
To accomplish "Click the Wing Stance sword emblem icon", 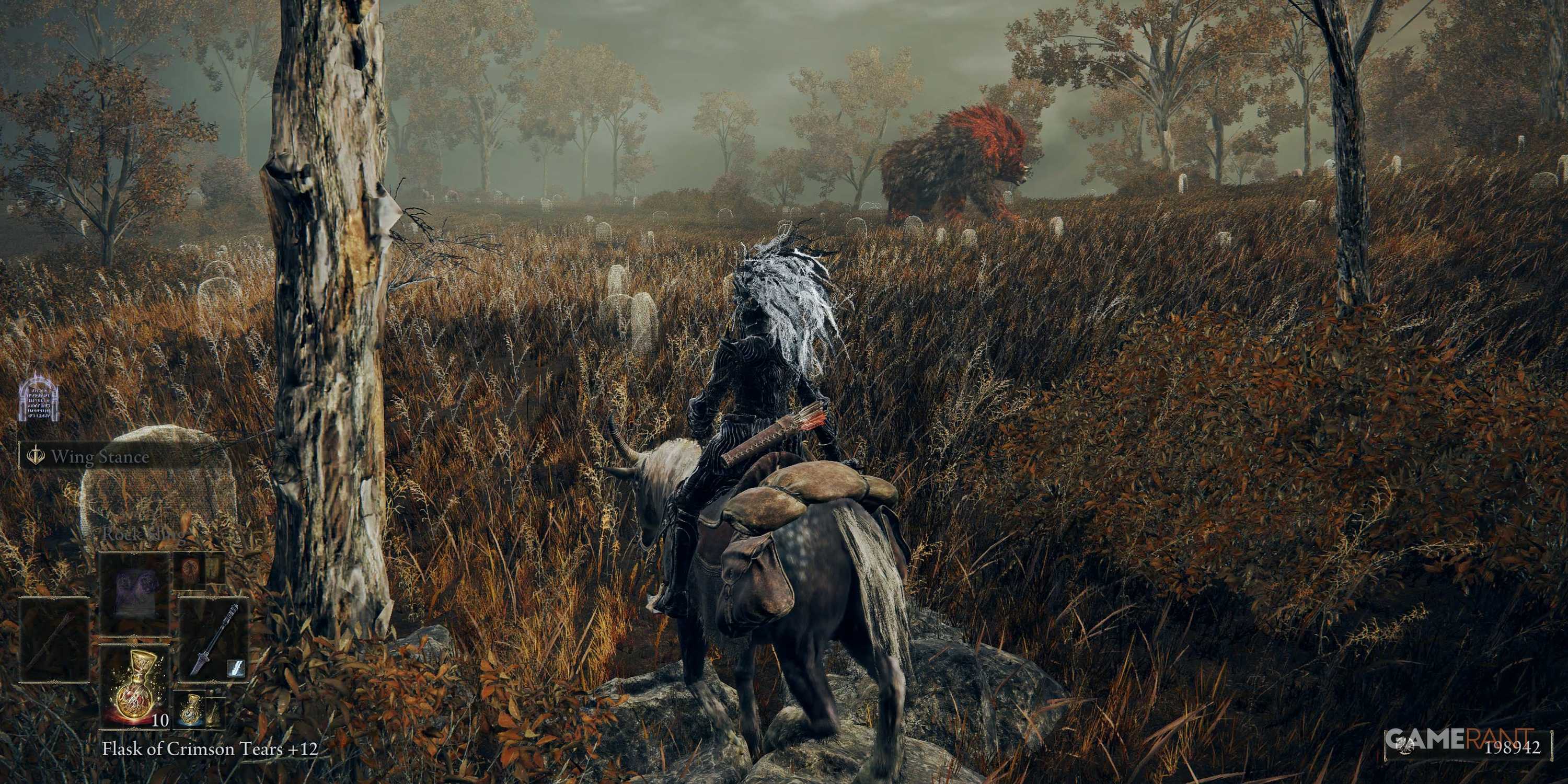I will (36, 454).
